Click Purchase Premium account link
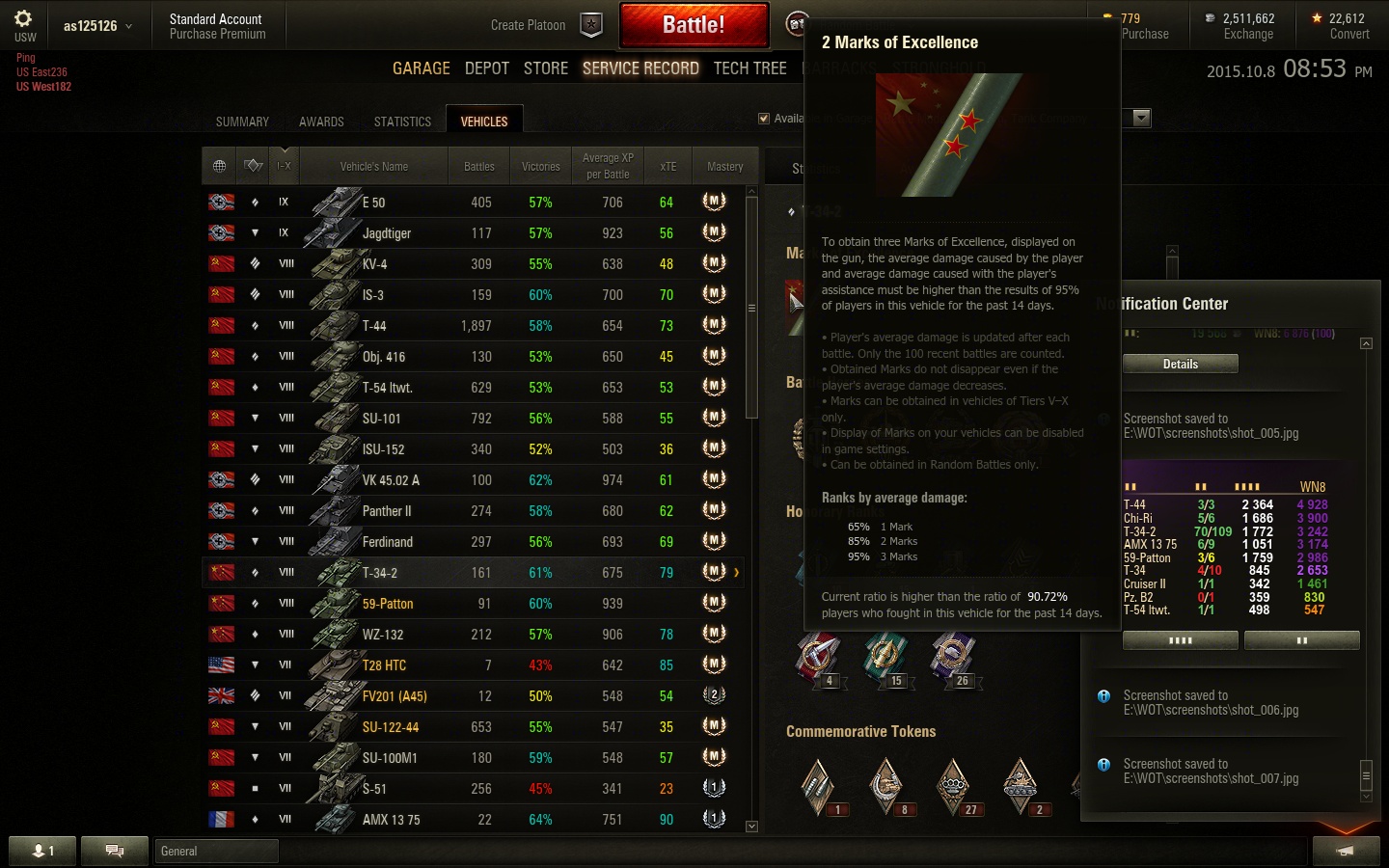The image size is (1389, 868). click(x=217, y=35)
